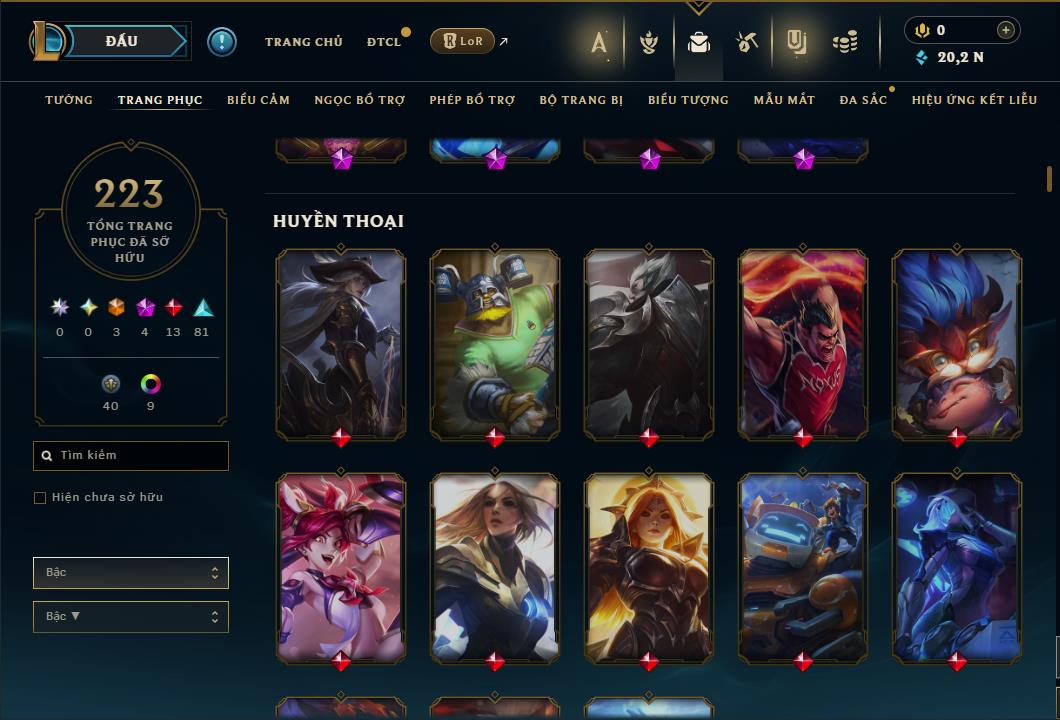Click the ĐẤU play button
The width and height of the screenshot is (1060, 720).
click(121, 41)
